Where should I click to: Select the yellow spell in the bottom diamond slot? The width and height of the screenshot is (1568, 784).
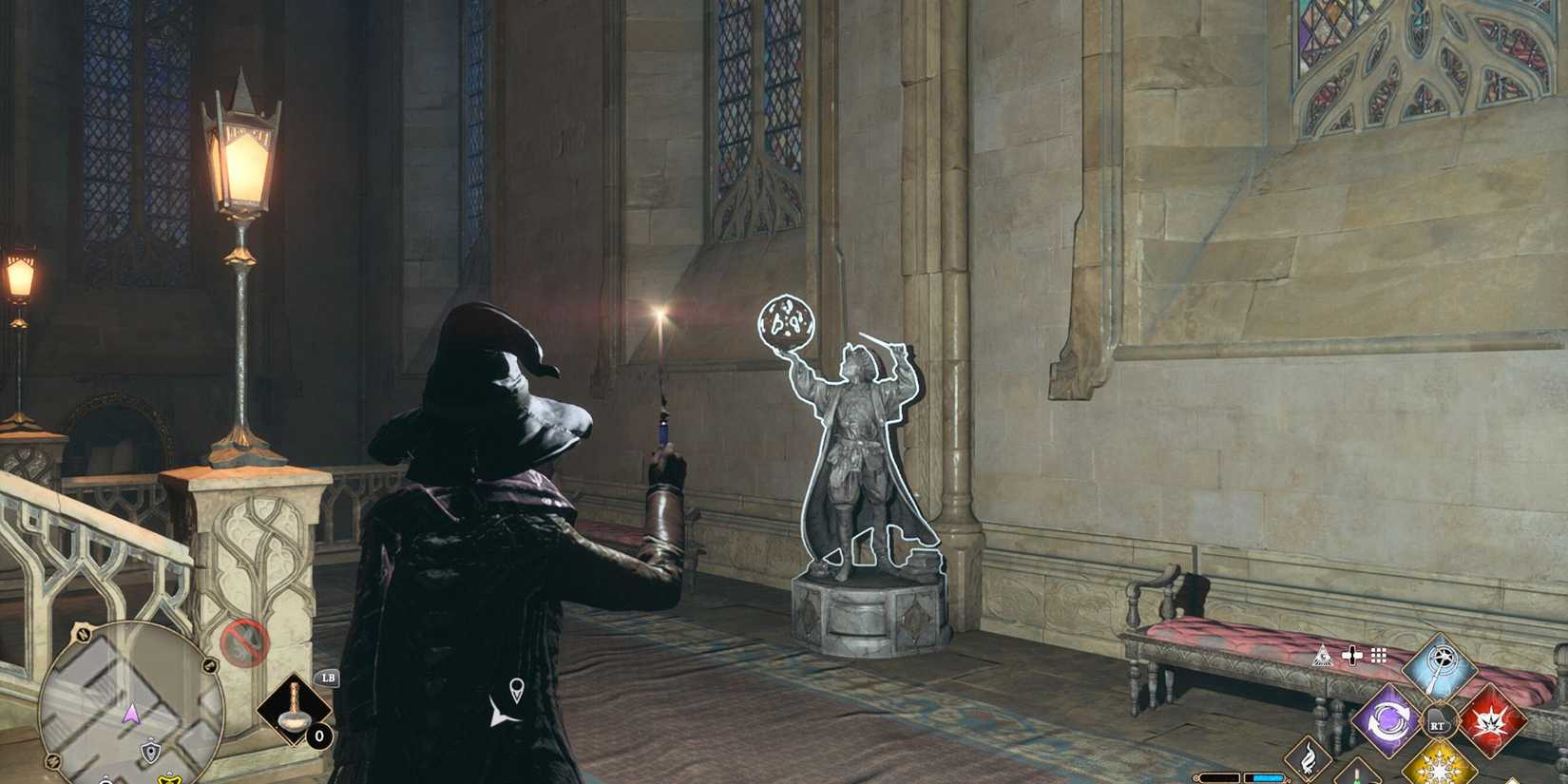(x=1441, y=770)
